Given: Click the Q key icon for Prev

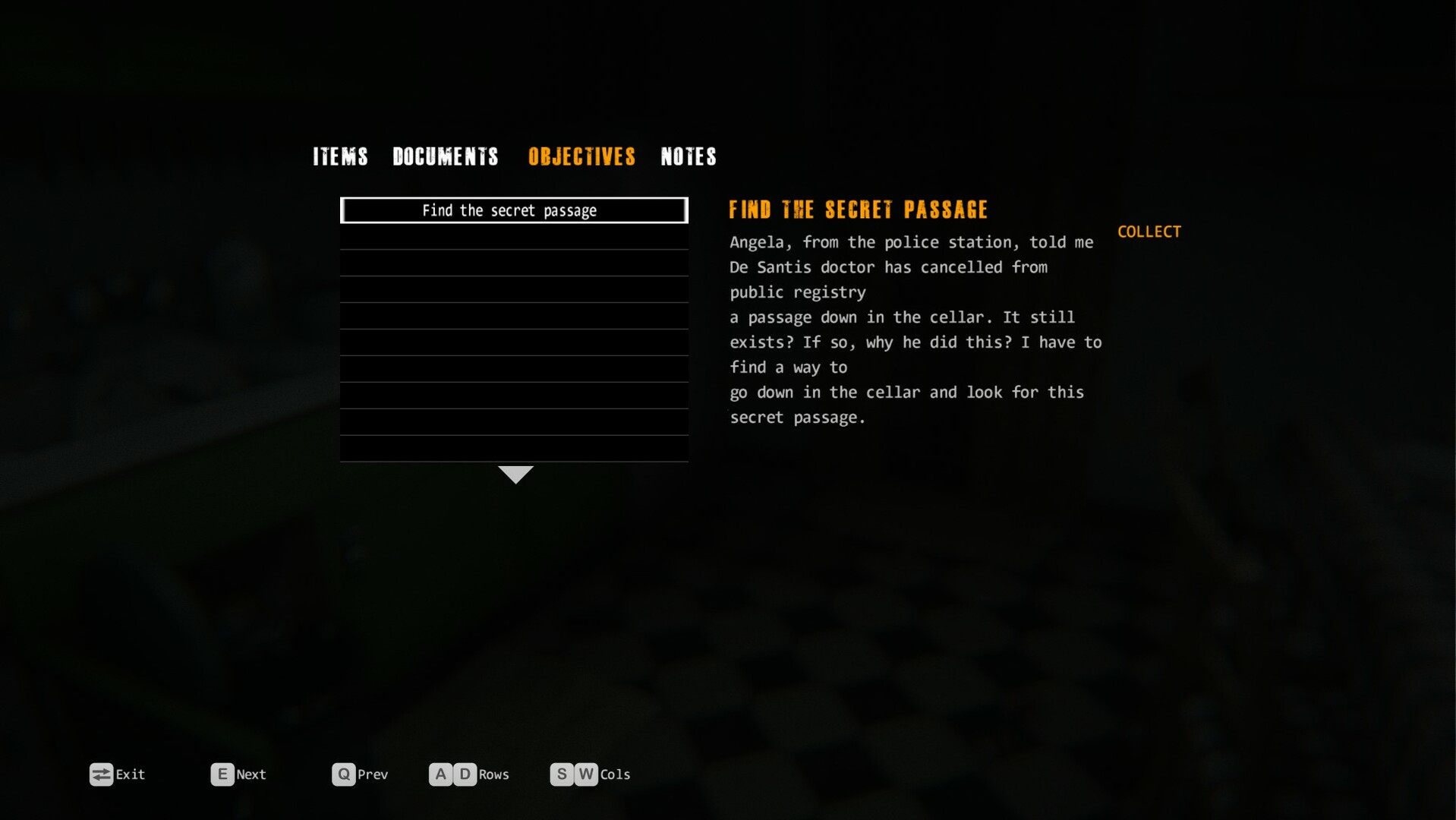Looking at the screenshot, I should tap(344, 774).
